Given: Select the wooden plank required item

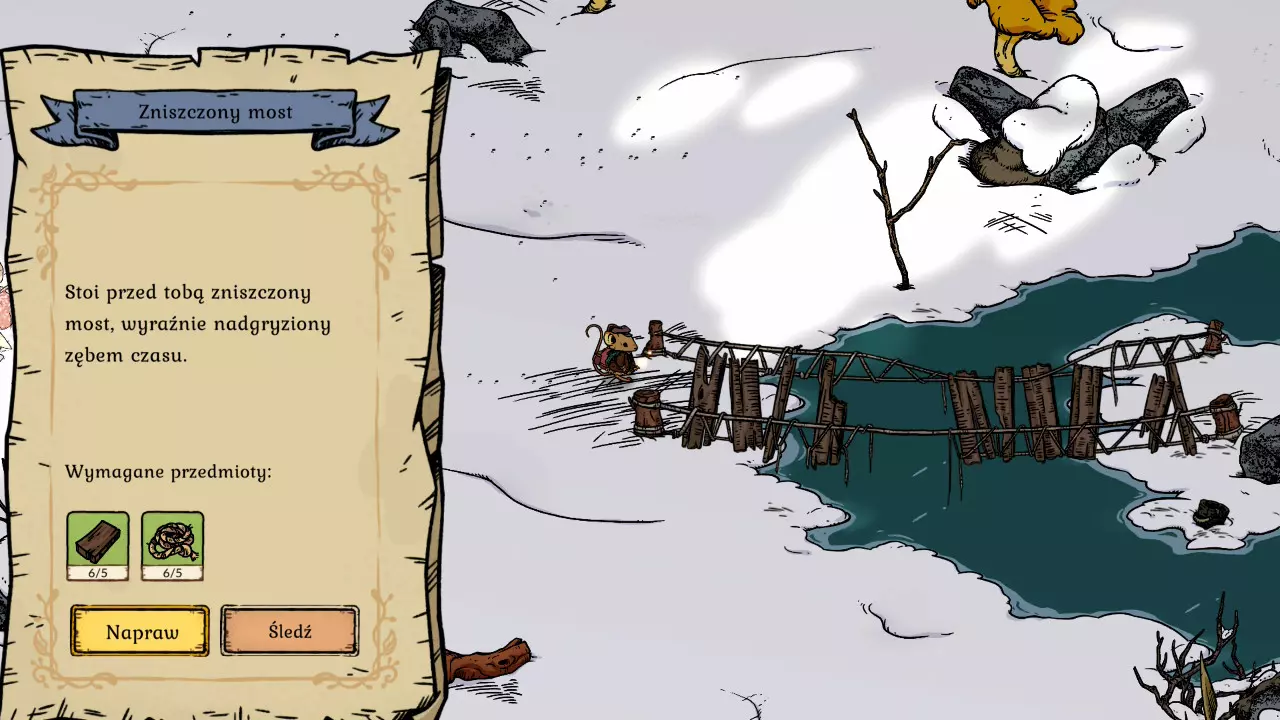Looking at the screenshot, I should (98, 544).
